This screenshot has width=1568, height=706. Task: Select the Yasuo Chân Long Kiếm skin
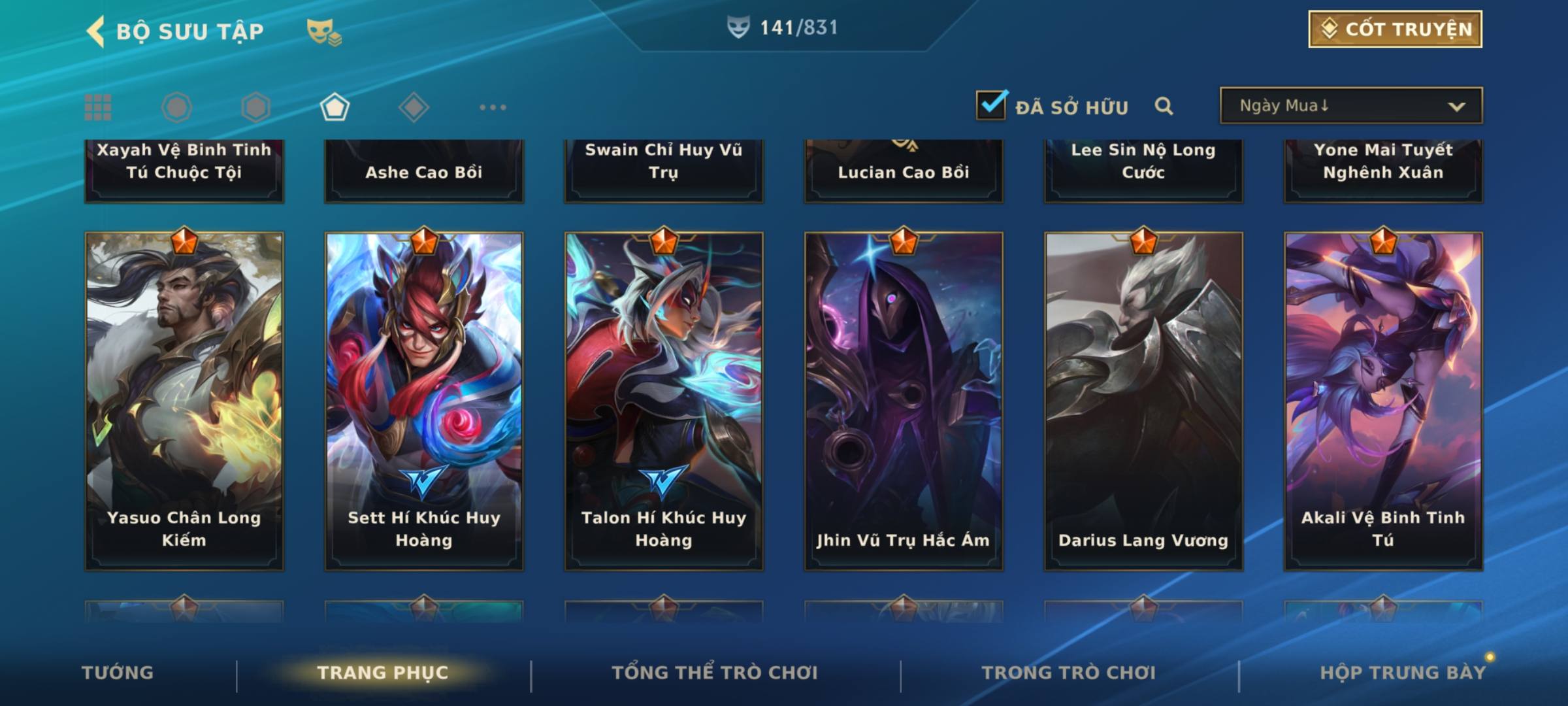184,401
